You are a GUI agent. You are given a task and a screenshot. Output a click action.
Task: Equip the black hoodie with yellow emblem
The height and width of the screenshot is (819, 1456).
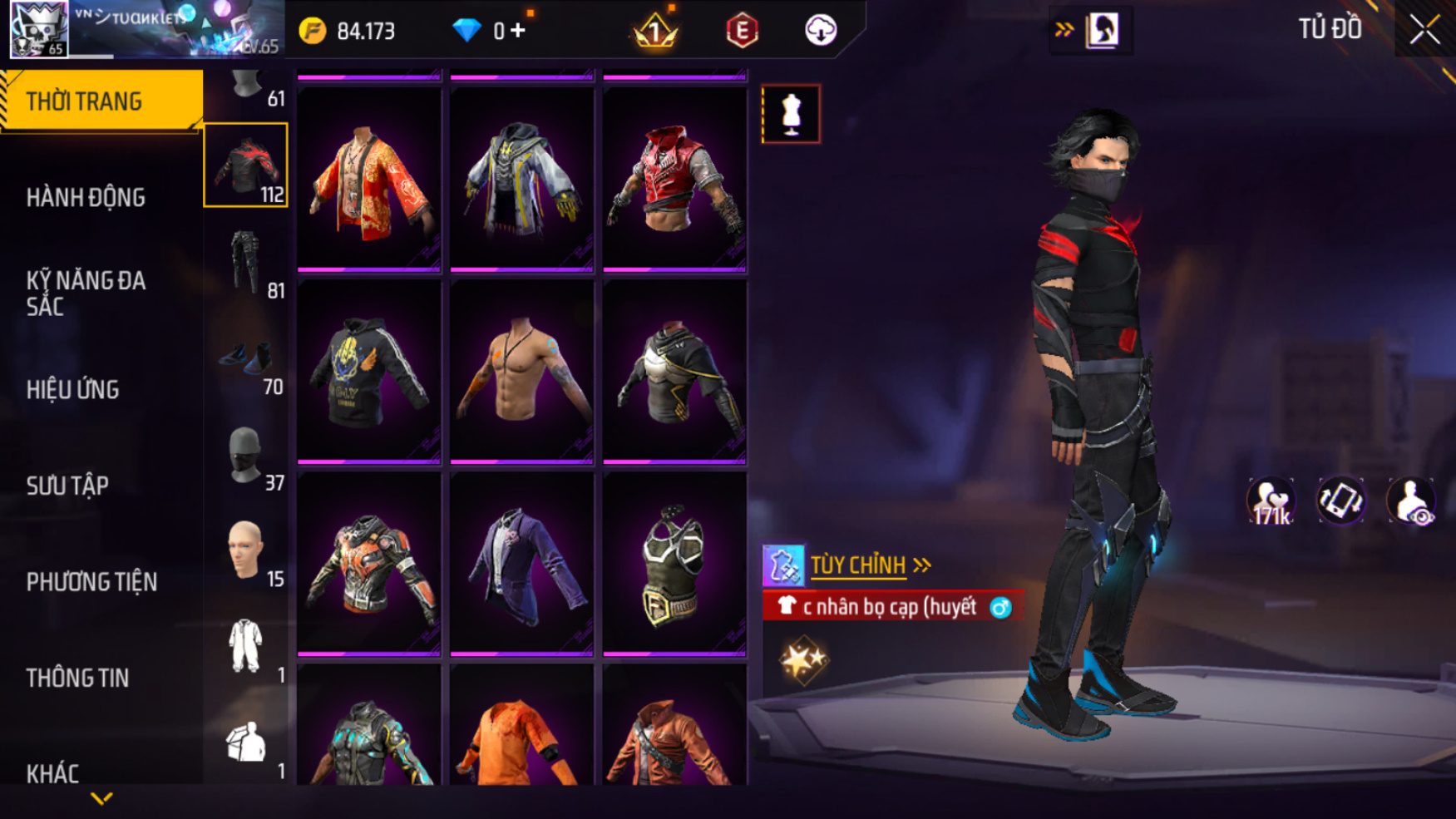click(369, 372)
